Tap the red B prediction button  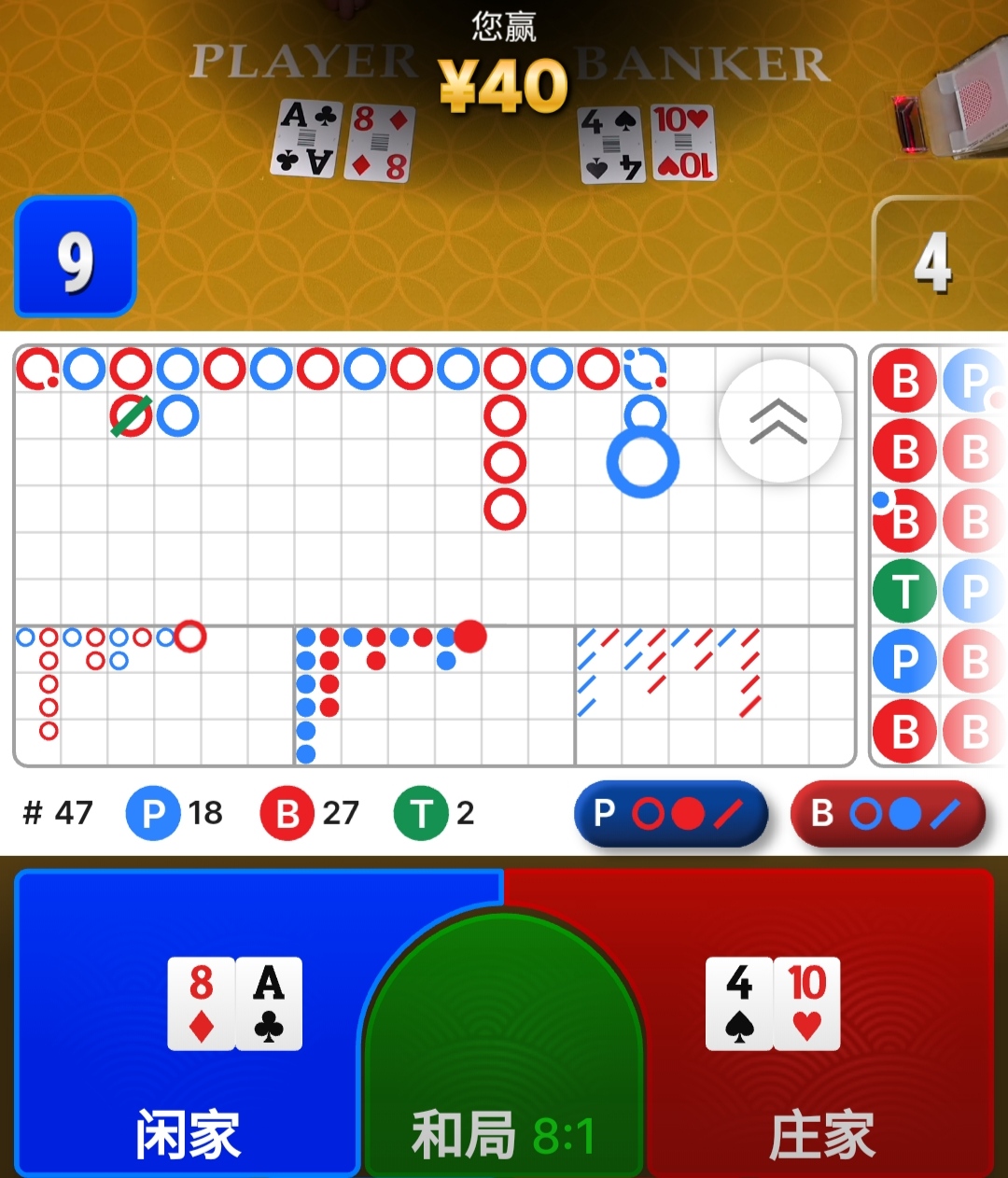coord(887,814)
